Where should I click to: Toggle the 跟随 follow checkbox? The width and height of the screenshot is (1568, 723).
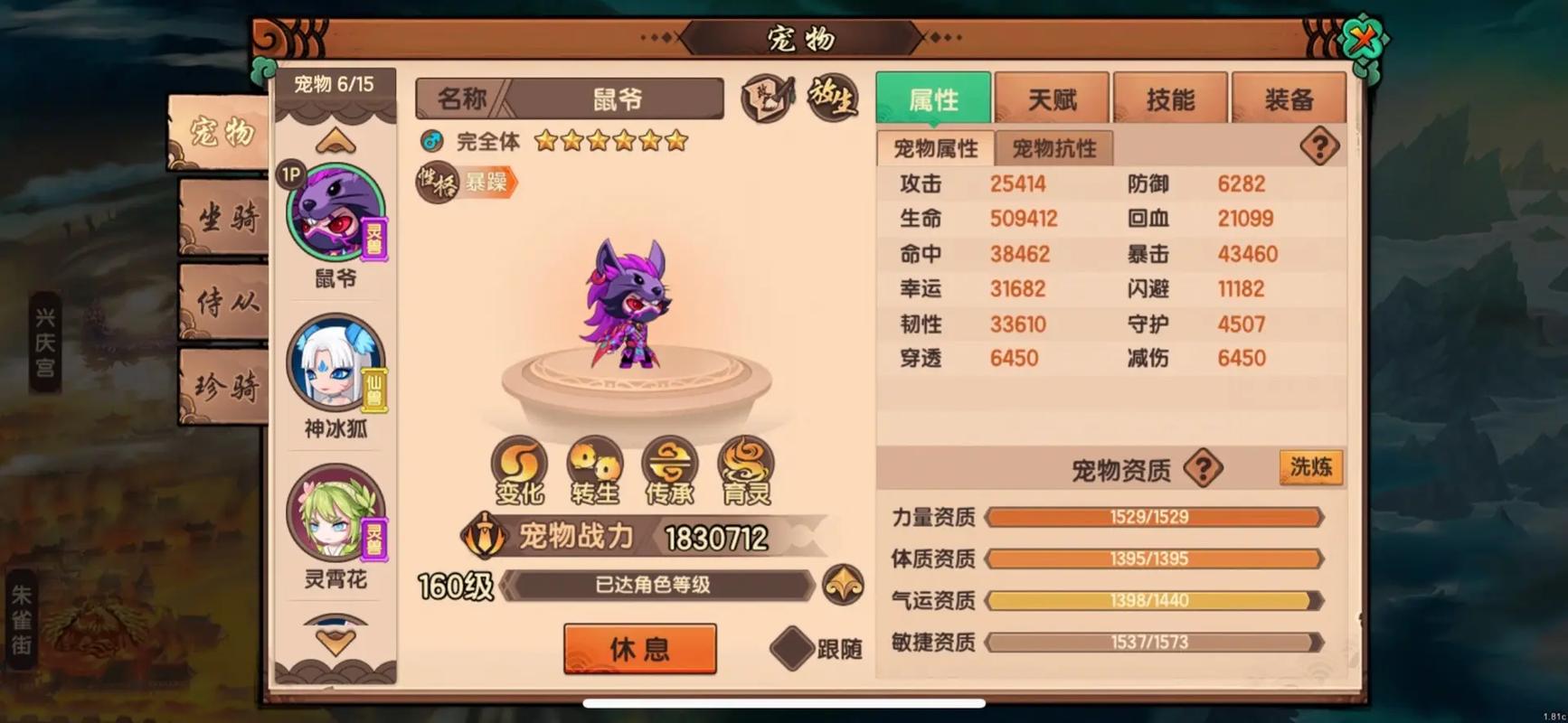(792, 649)
